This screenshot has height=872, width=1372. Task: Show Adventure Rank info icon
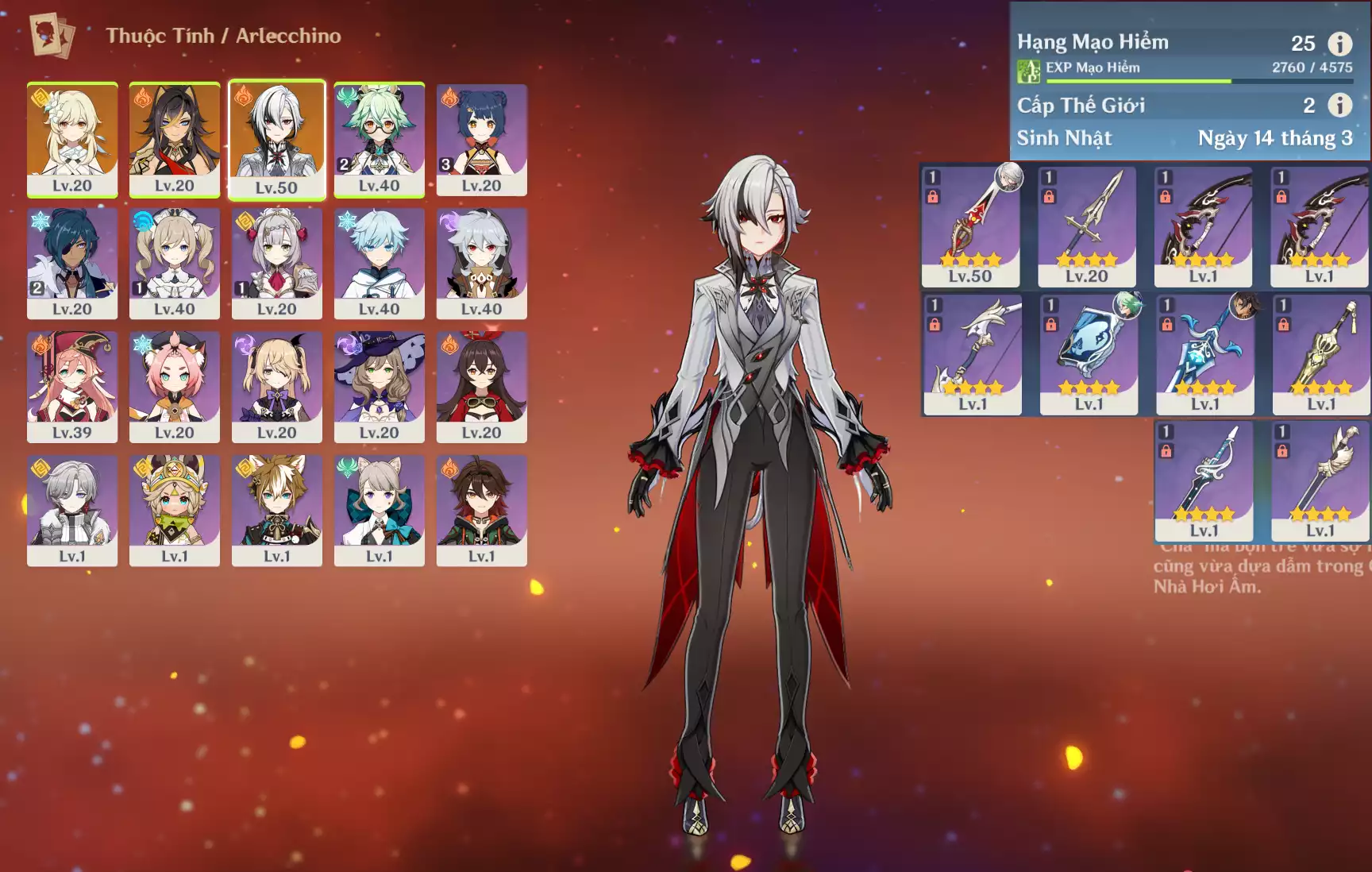(x=1340, y=44)
